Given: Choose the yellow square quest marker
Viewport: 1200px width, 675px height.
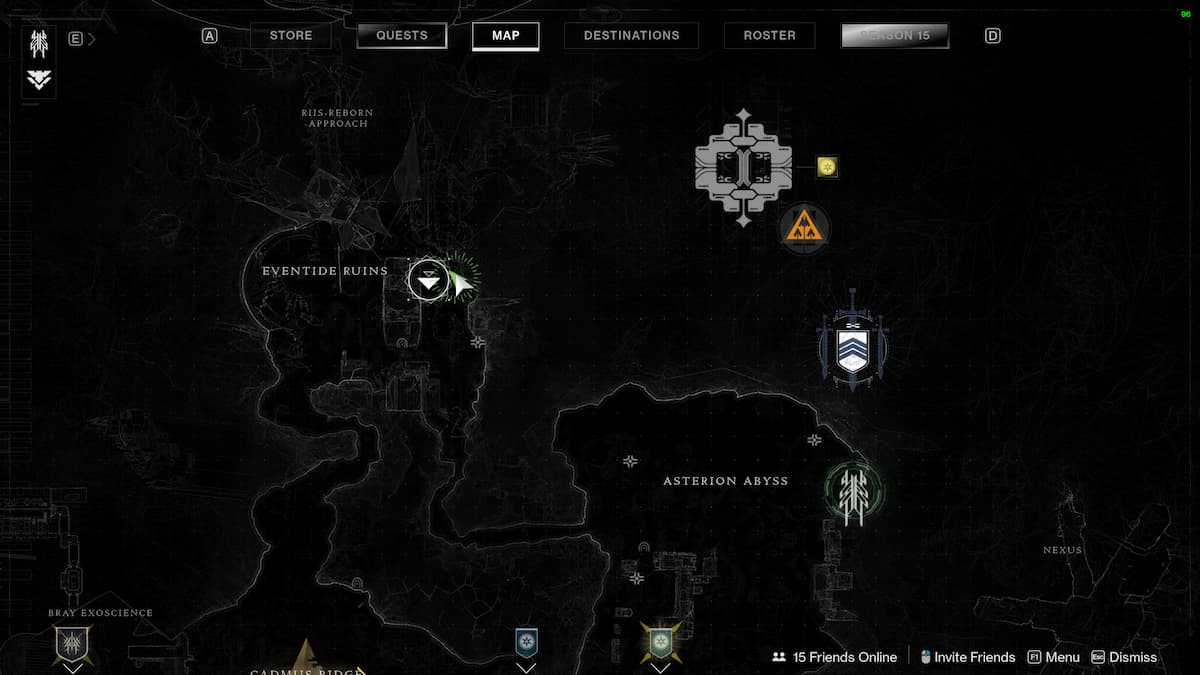Looking at the screenshot, I should (827, 167).
